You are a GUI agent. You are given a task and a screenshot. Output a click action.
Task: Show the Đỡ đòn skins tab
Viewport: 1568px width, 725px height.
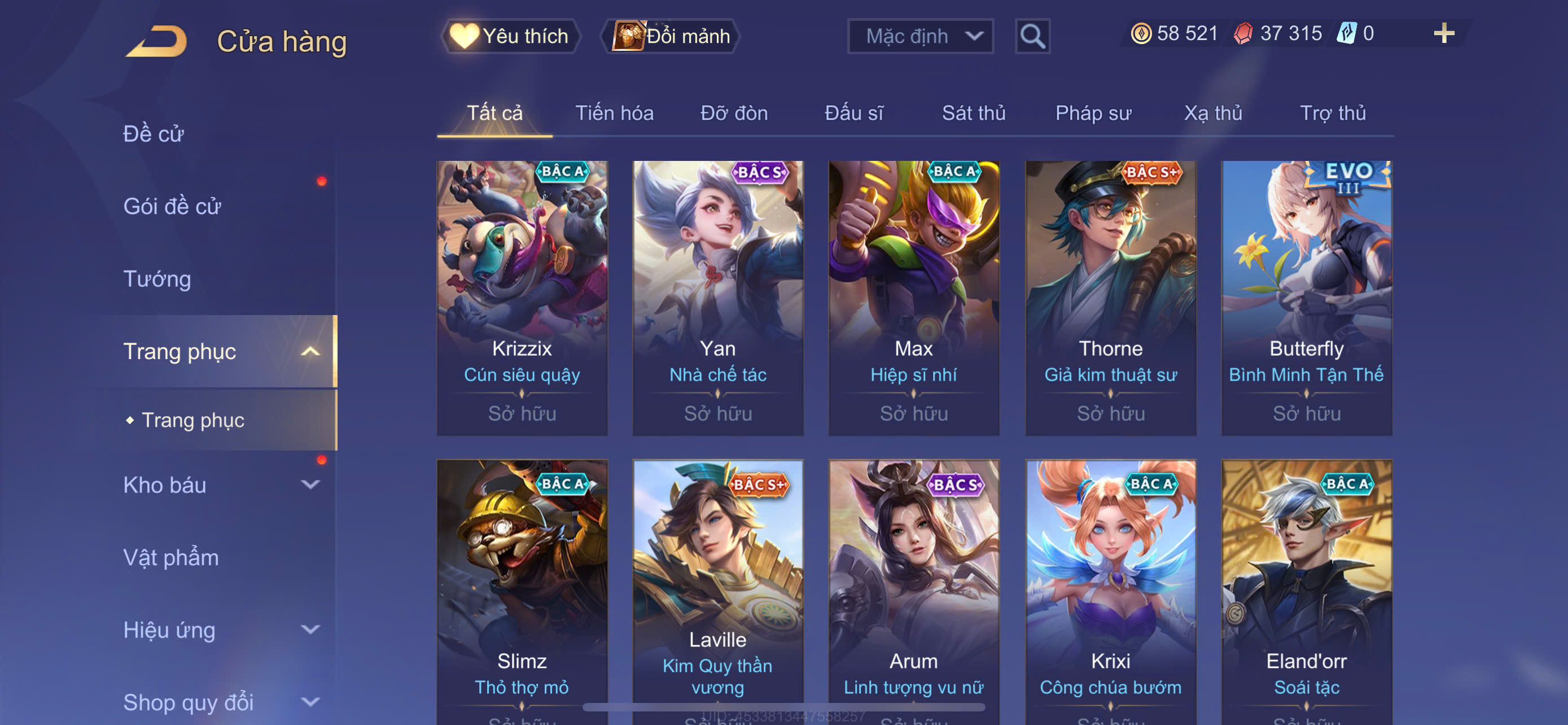733,113
